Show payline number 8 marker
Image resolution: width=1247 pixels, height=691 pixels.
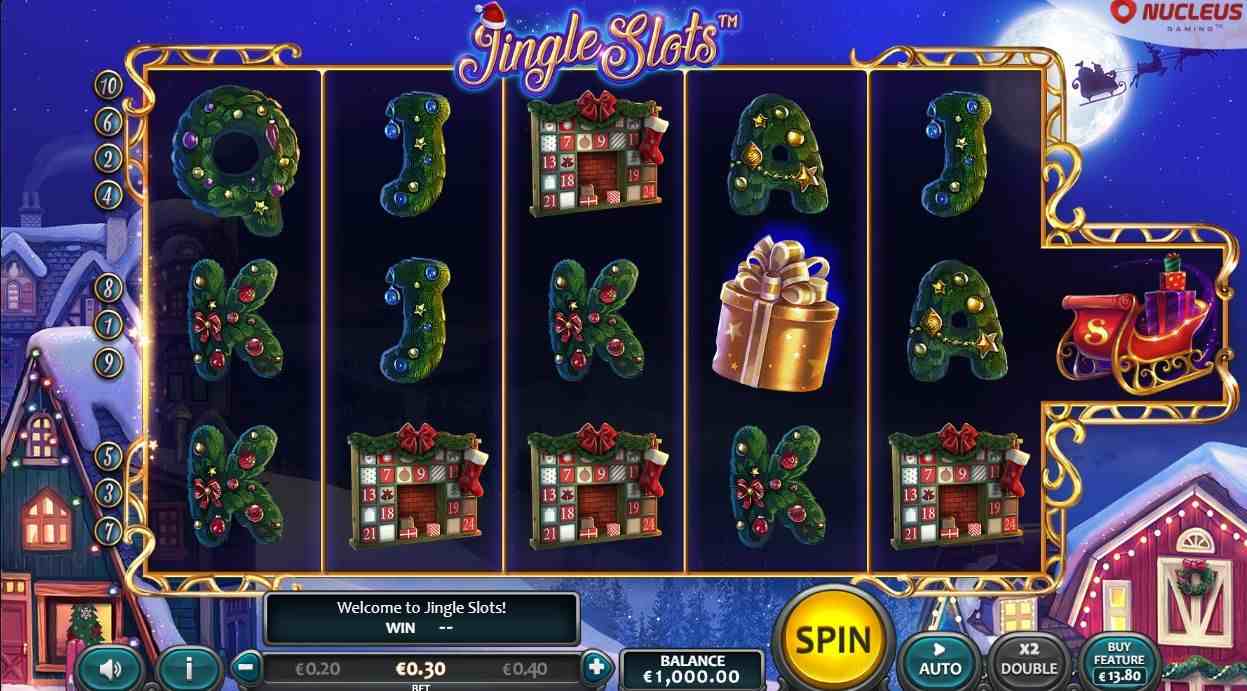coord(108,288)
